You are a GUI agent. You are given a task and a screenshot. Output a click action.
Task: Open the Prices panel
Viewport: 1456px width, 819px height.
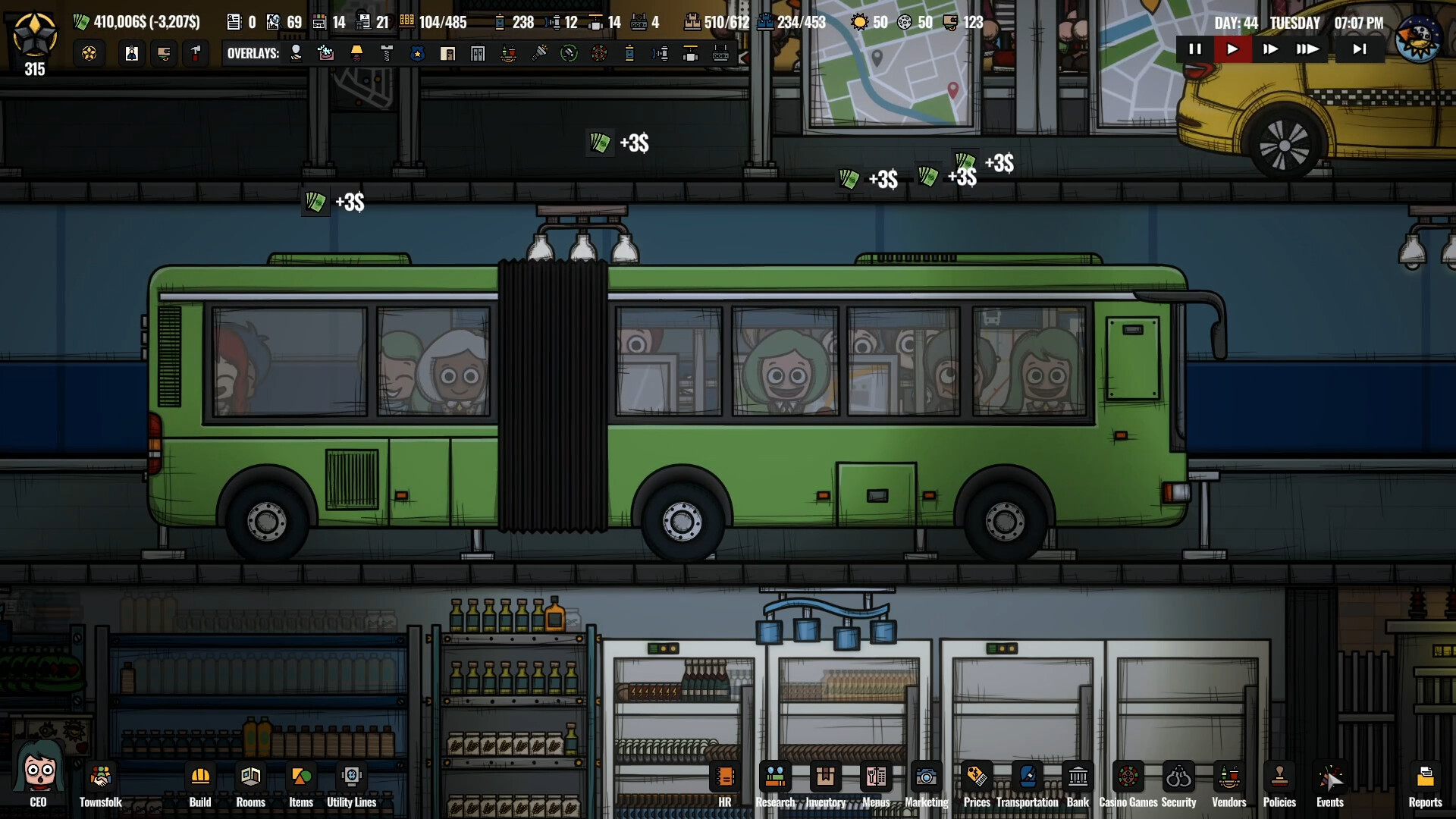coord(977,777)
